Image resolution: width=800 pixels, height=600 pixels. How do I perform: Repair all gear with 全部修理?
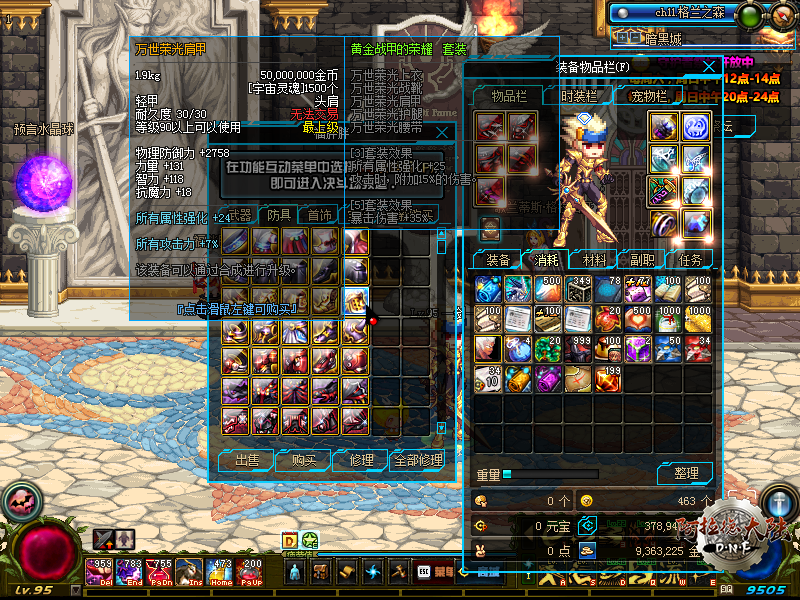pyautogui.click(x=417, y=460)
